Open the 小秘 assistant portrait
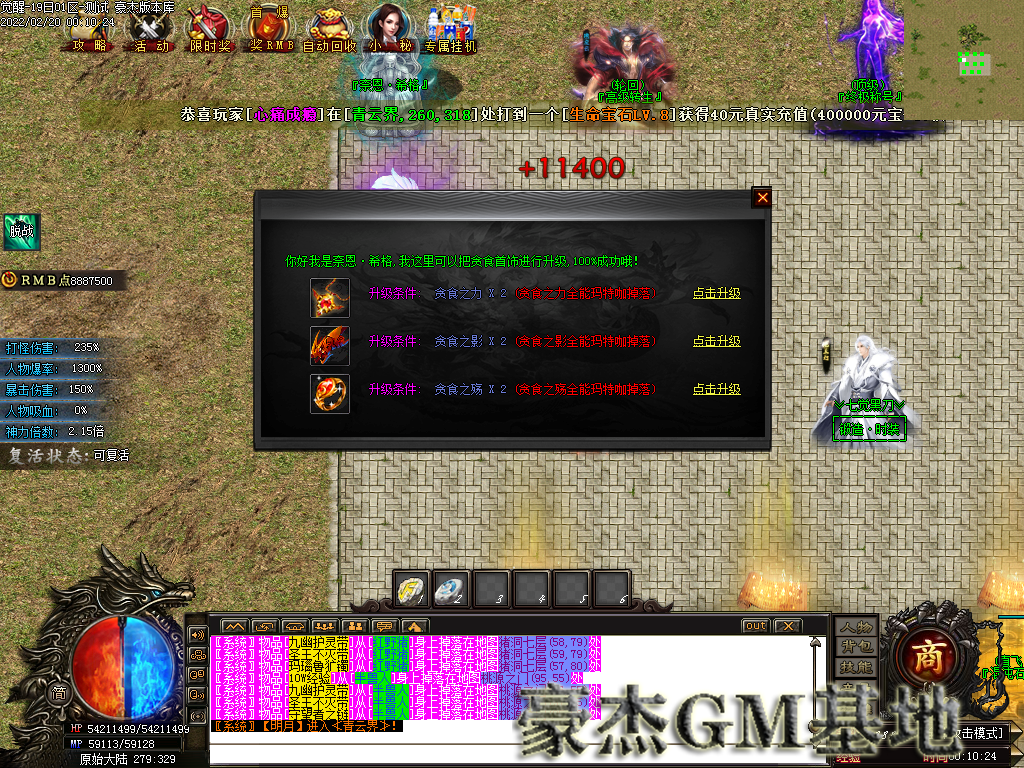Viewport: 1024px width, 768px height. [390, 27]
